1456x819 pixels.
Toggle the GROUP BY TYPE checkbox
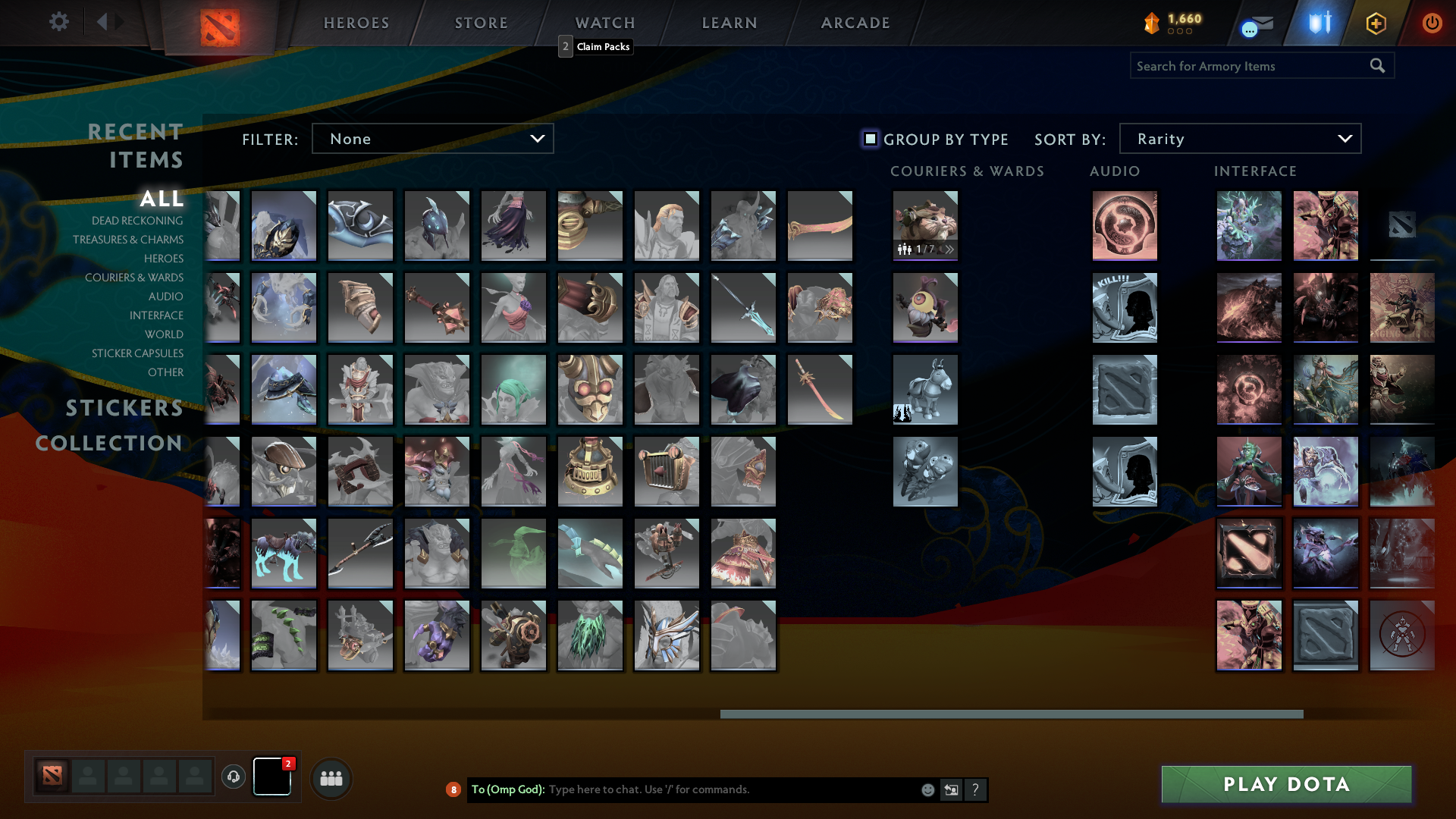tap(870, 139)
